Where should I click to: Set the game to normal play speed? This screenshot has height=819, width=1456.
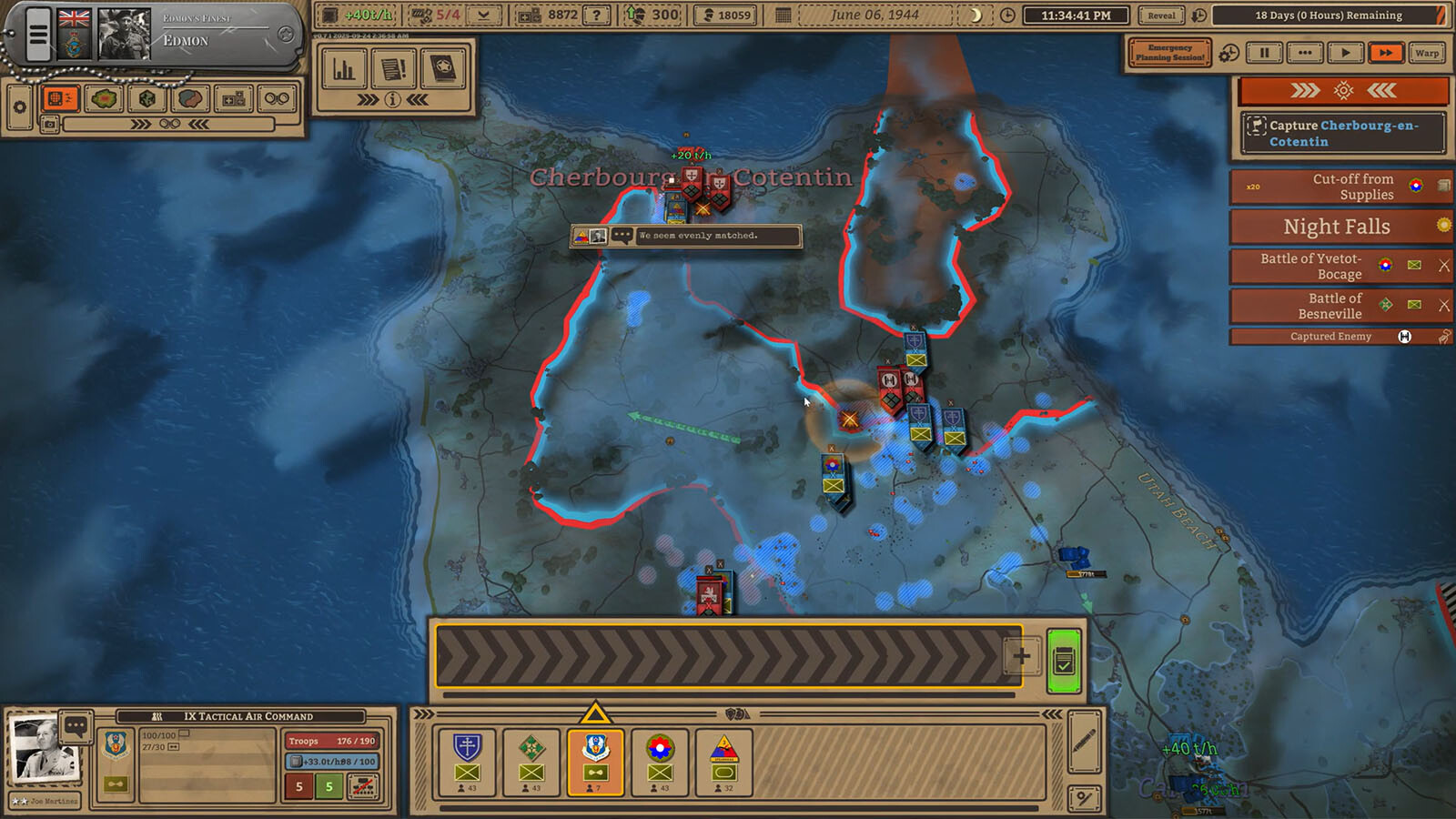(1345, 53)
